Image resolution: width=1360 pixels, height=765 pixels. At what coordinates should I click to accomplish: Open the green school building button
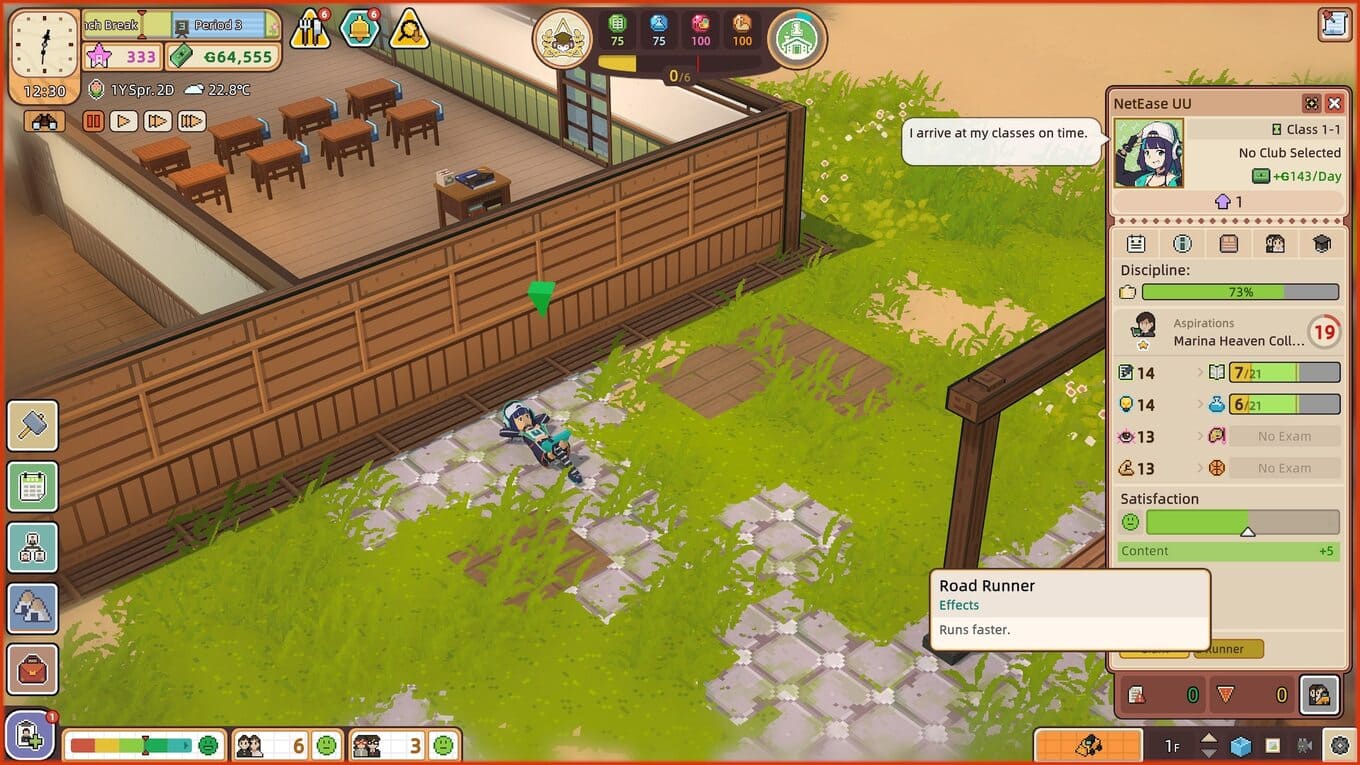797,39
